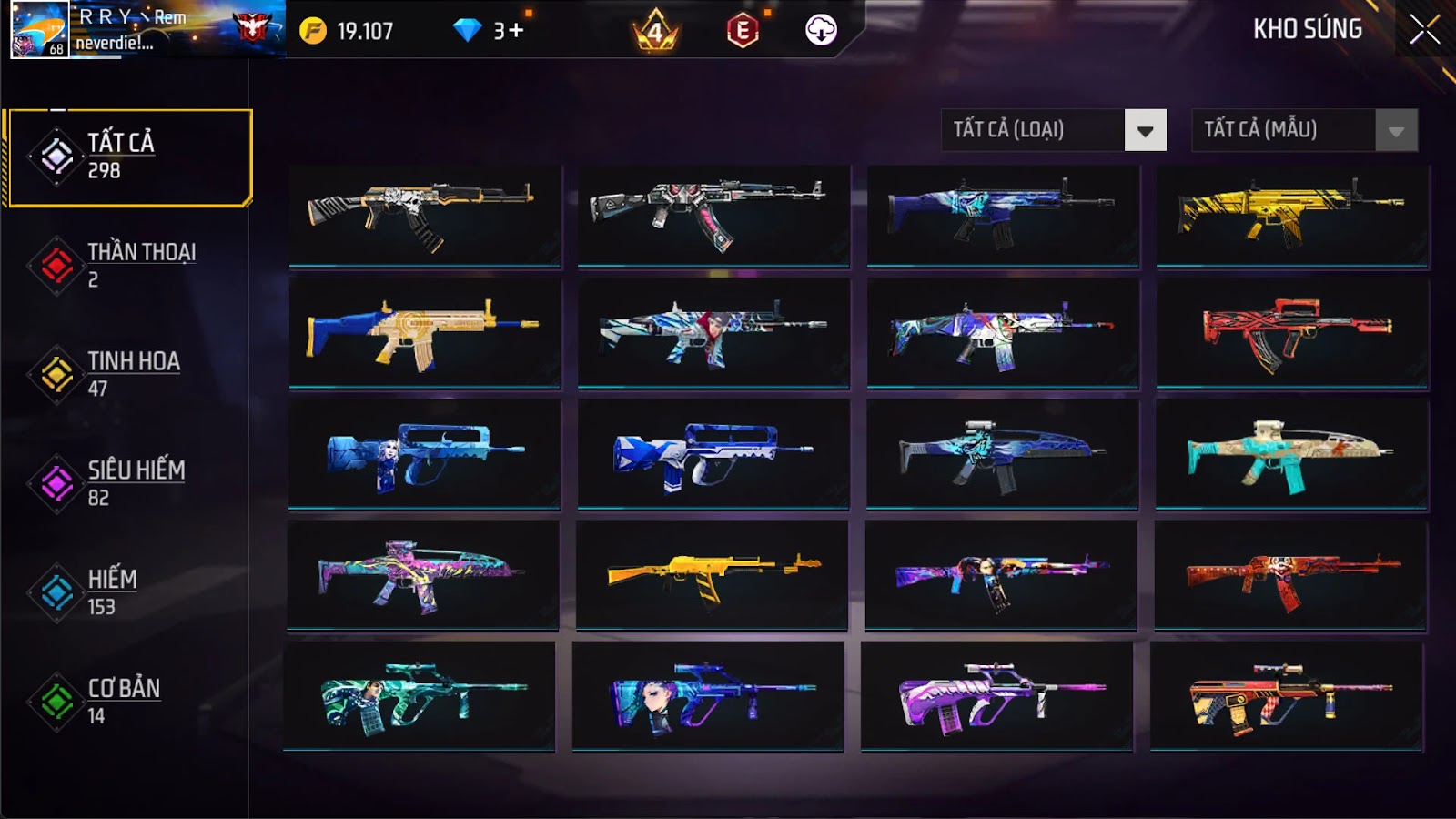Pick the red tentacle Groza skin
This screenshot has height=819, width=1456.
pyautogui.click(x=1292, y=333)
